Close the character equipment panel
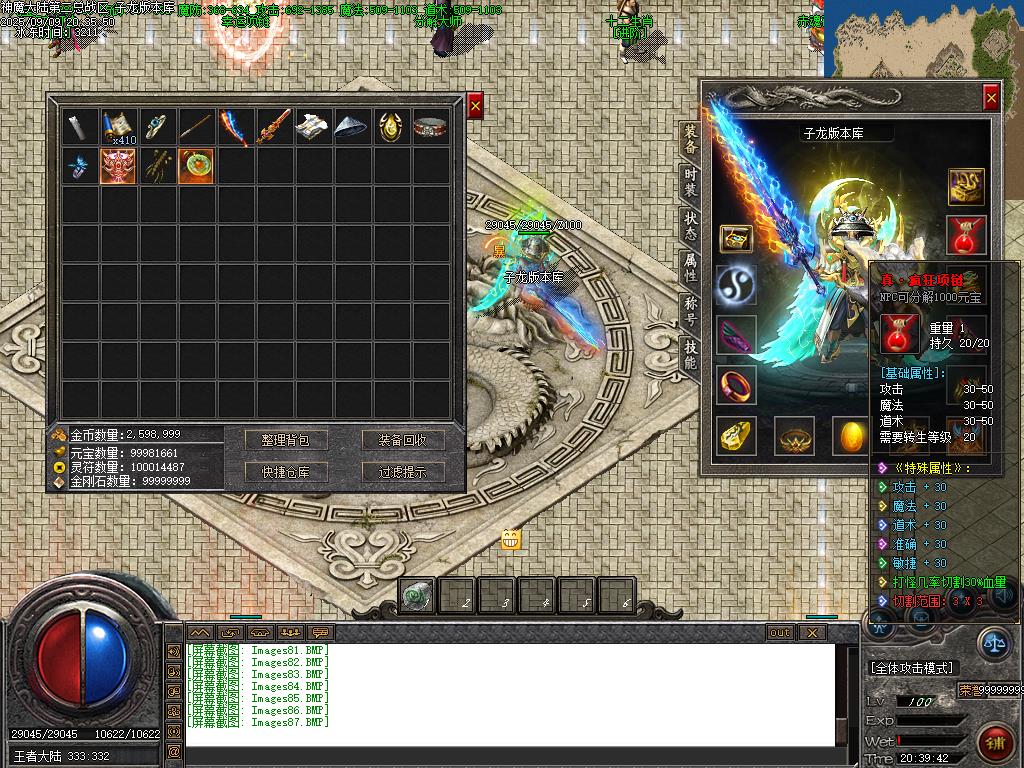 (990, 97)
